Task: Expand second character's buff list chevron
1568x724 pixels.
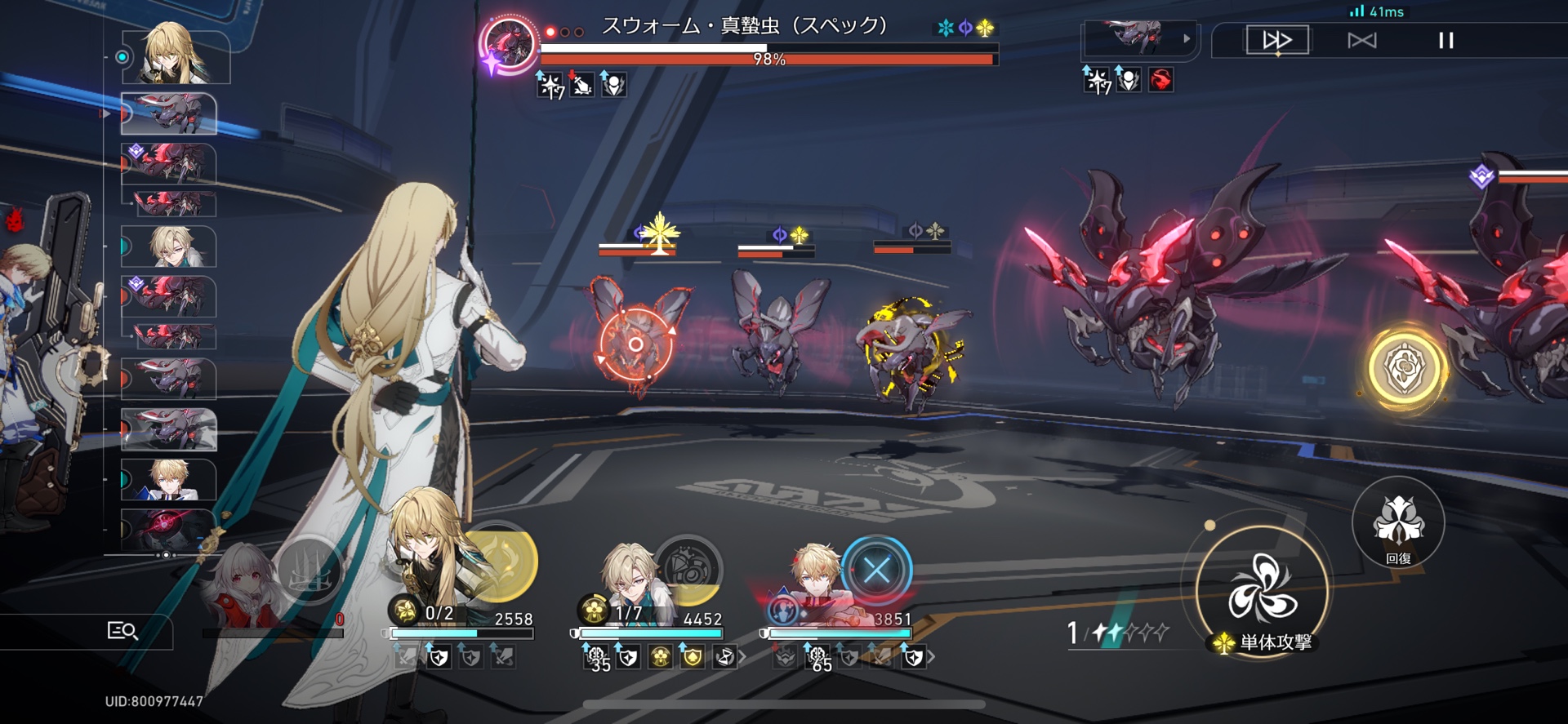Action: coord(743,656)
